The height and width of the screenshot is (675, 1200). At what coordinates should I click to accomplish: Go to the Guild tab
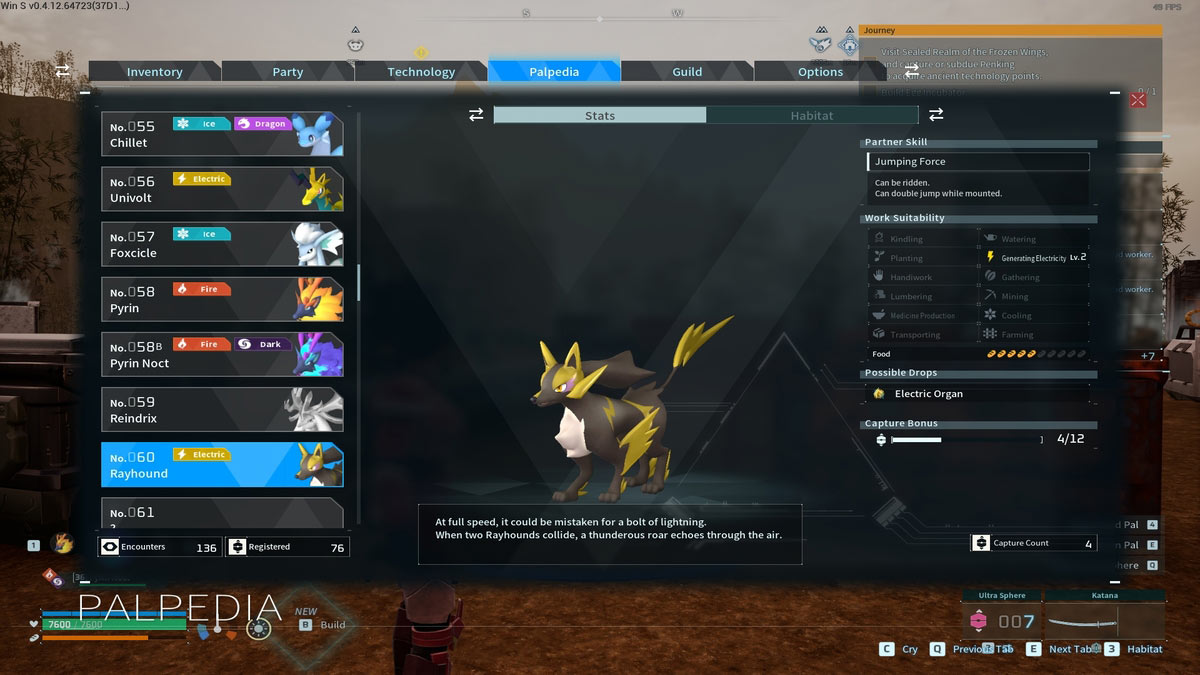(687, 72)
